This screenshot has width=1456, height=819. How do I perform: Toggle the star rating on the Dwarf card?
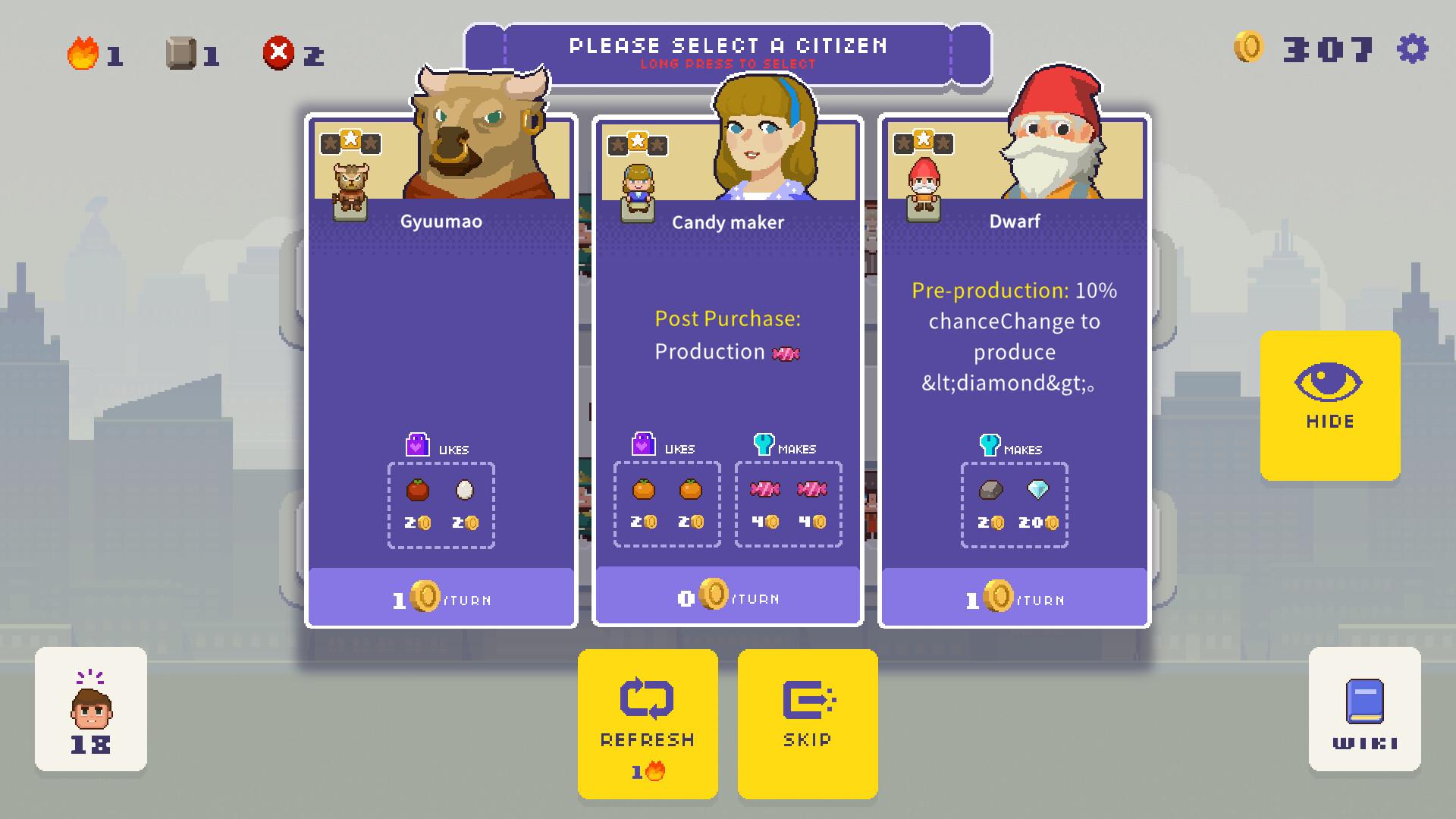point(922,141)
